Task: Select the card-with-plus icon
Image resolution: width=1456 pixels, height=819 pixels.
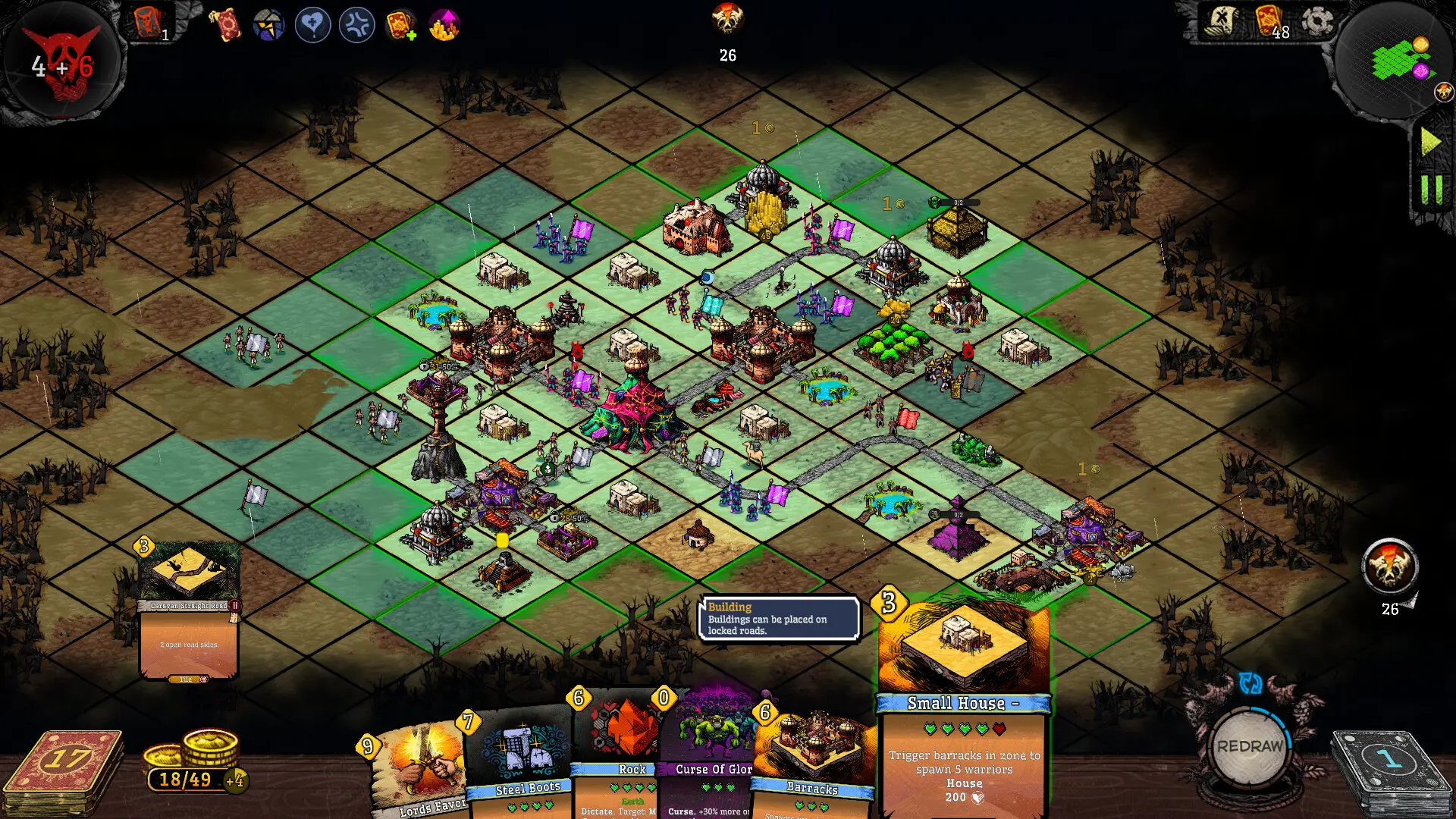Action: tap(401, 24)
